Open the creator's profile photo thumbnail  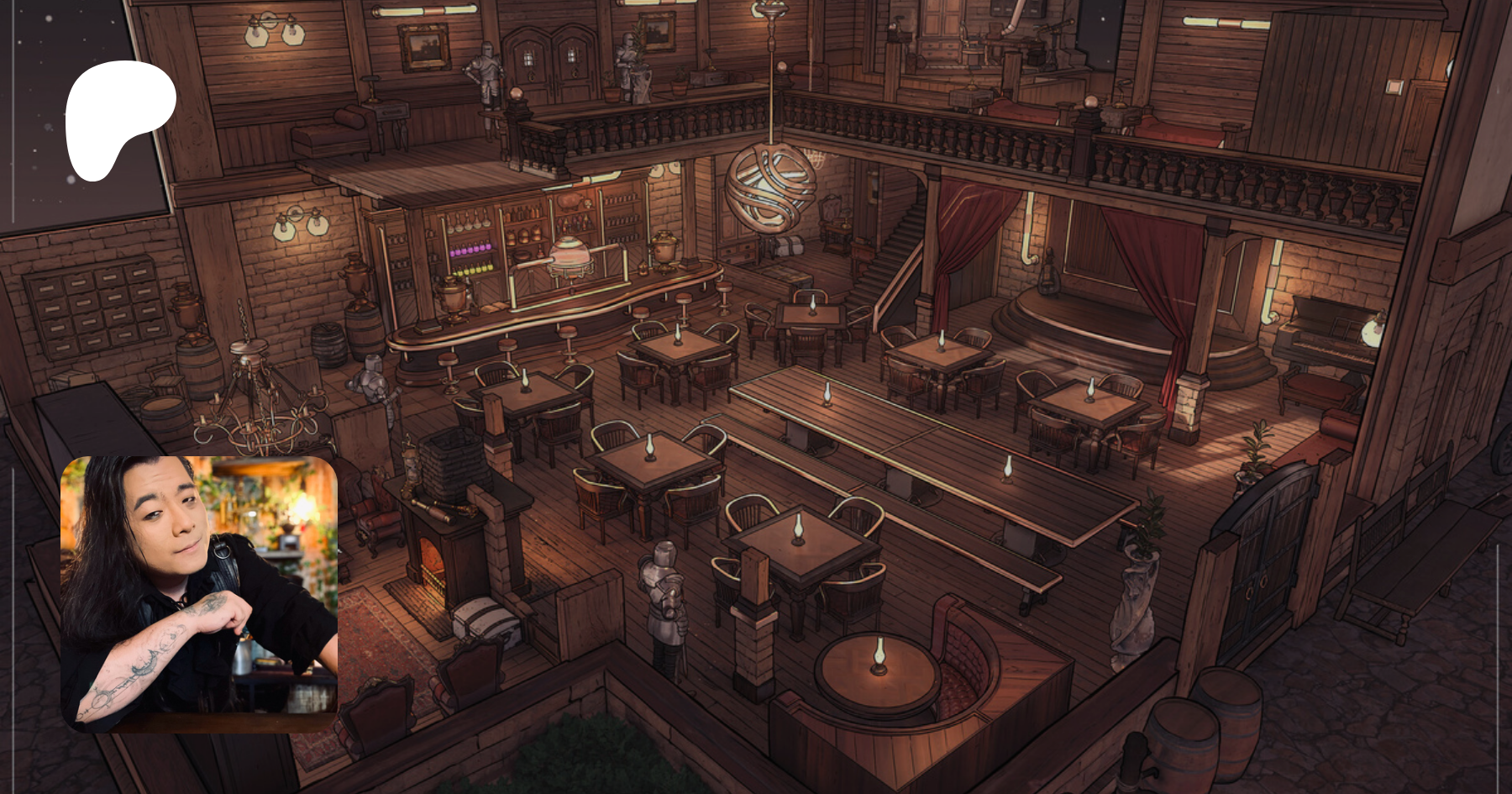point(199,594)
